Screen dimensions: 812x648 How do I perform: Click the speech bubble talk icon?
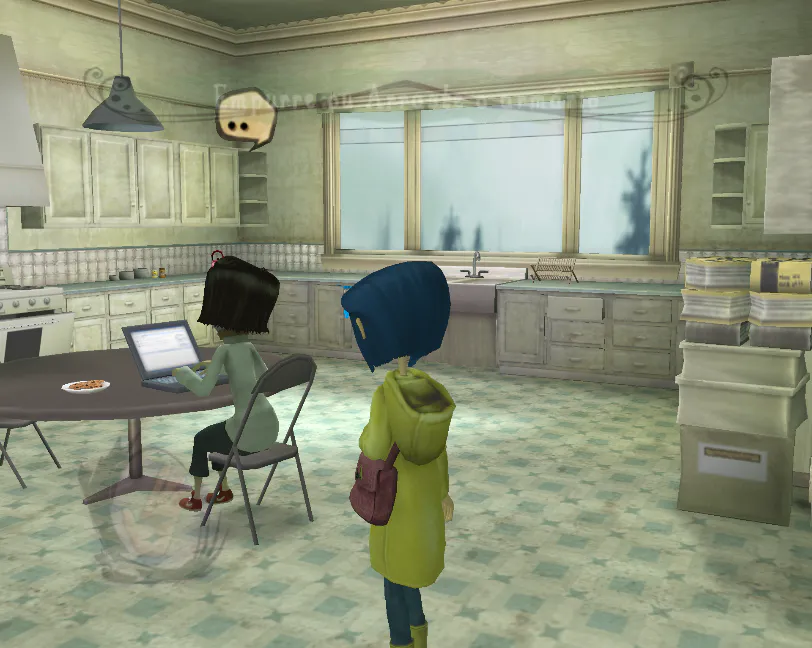point(243,119)
